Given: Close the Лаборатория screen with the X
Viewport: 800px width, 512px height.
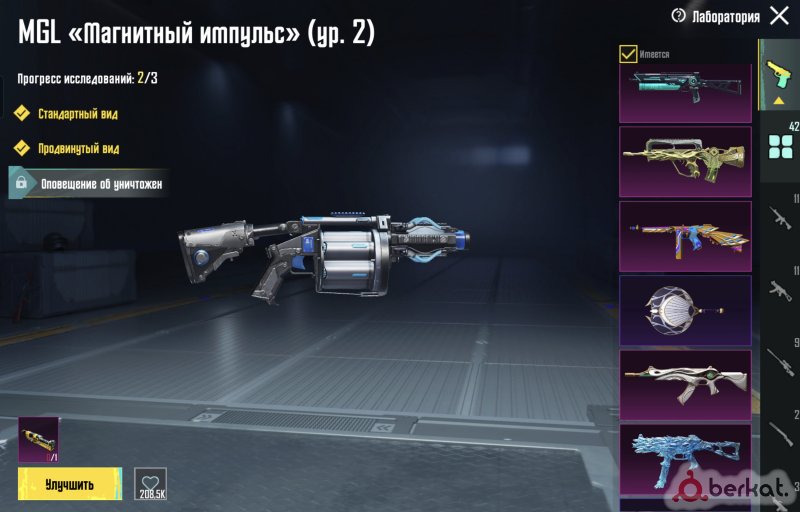Looking at the screenshot, I should coord(779,16).
